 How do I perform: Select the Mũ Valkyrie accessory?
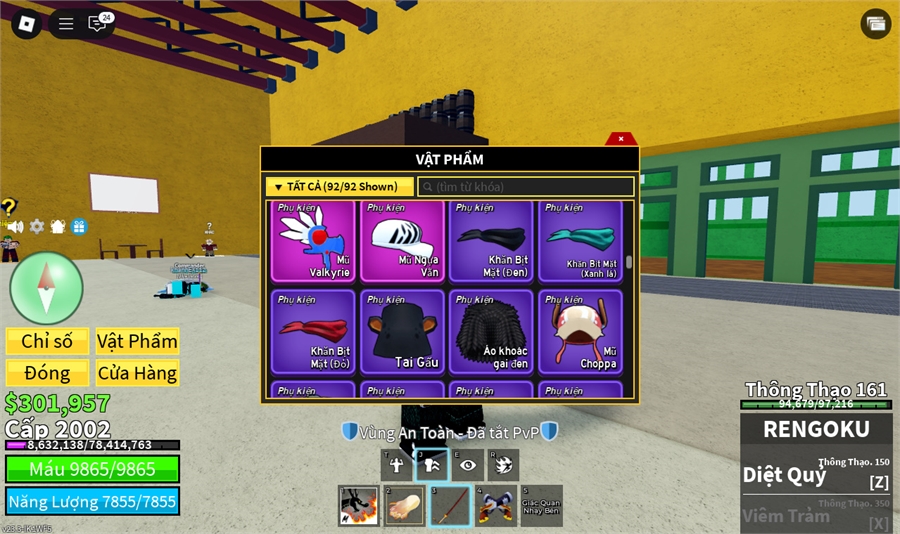coord(314,242)
